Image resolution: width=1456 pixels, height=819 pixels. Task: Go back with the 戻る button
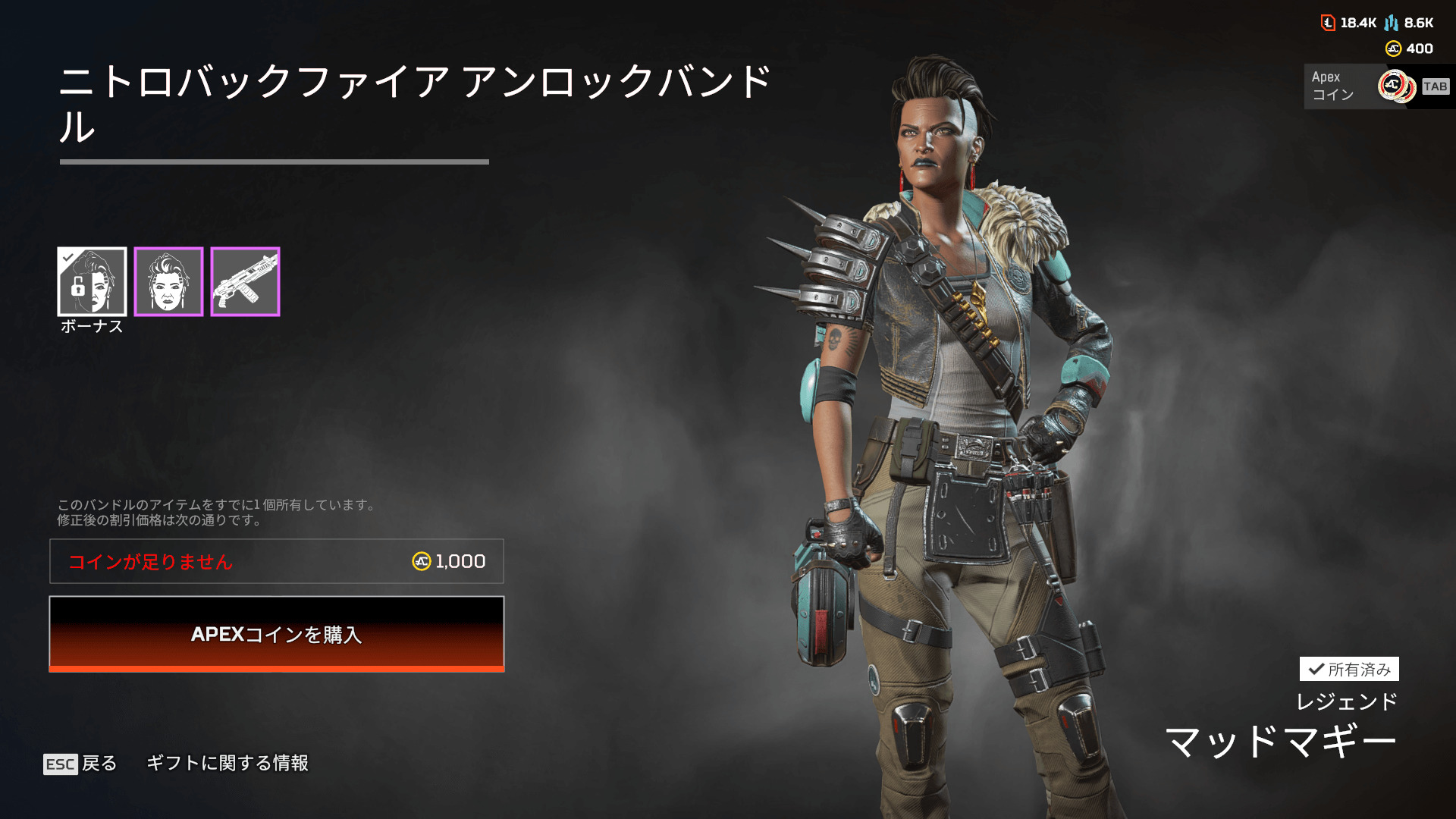pyautogui.click(x=81, y=763)
